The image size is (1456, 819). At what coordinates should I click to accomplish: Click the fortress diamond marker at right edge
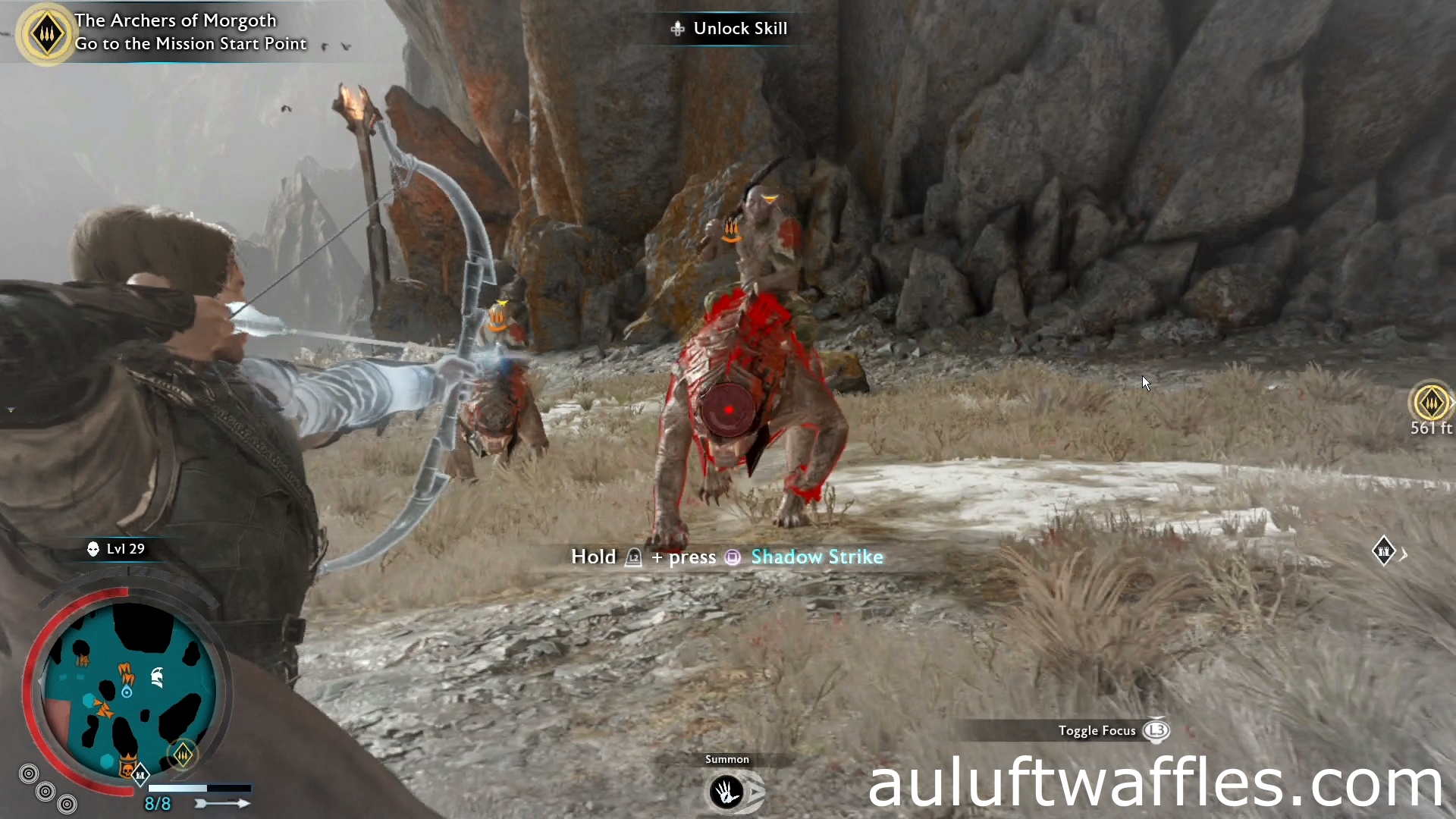click(x=1385, y=551)
